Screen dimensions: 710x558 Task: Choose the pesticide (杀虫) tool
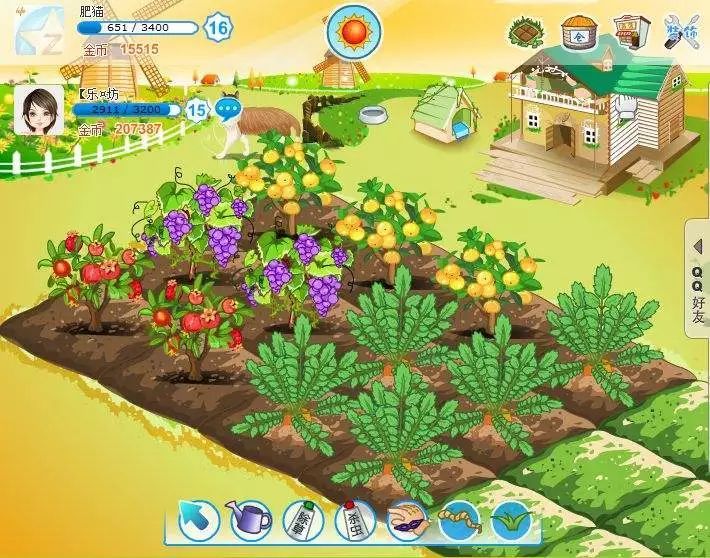click(354, 520)
